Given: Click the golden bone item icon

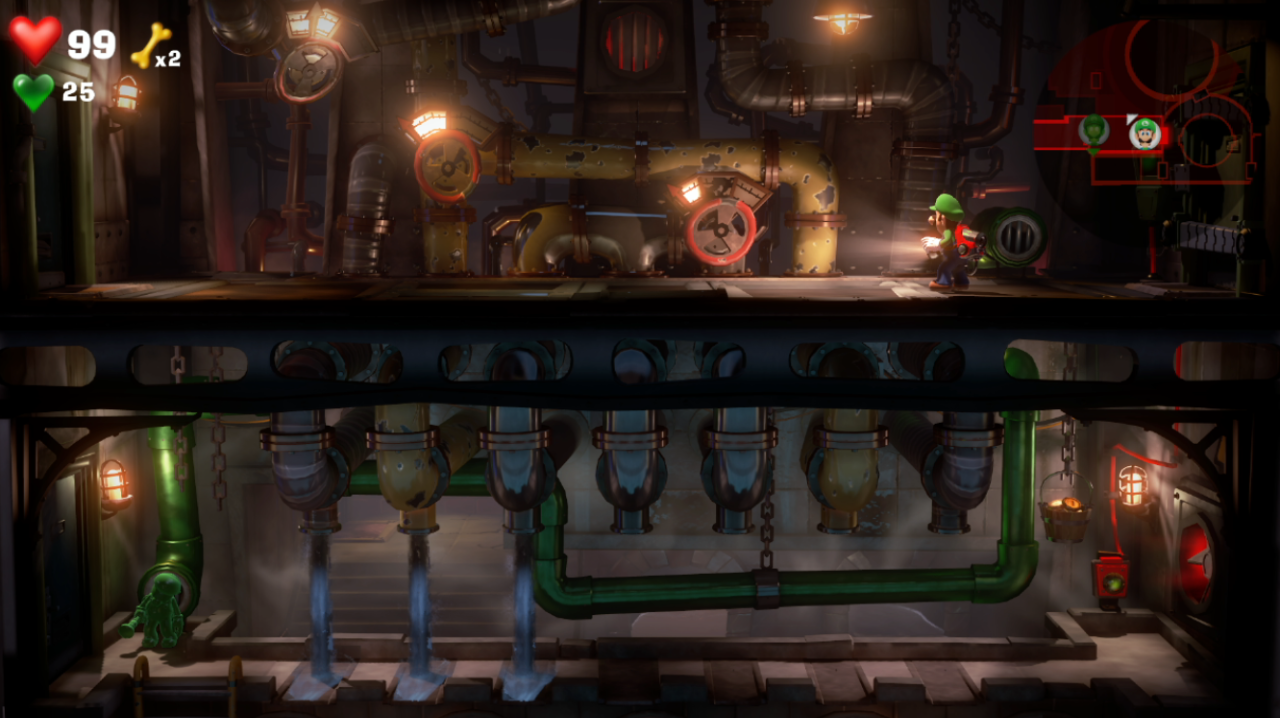Looking at the screenshot, I should tap(149, 45).
